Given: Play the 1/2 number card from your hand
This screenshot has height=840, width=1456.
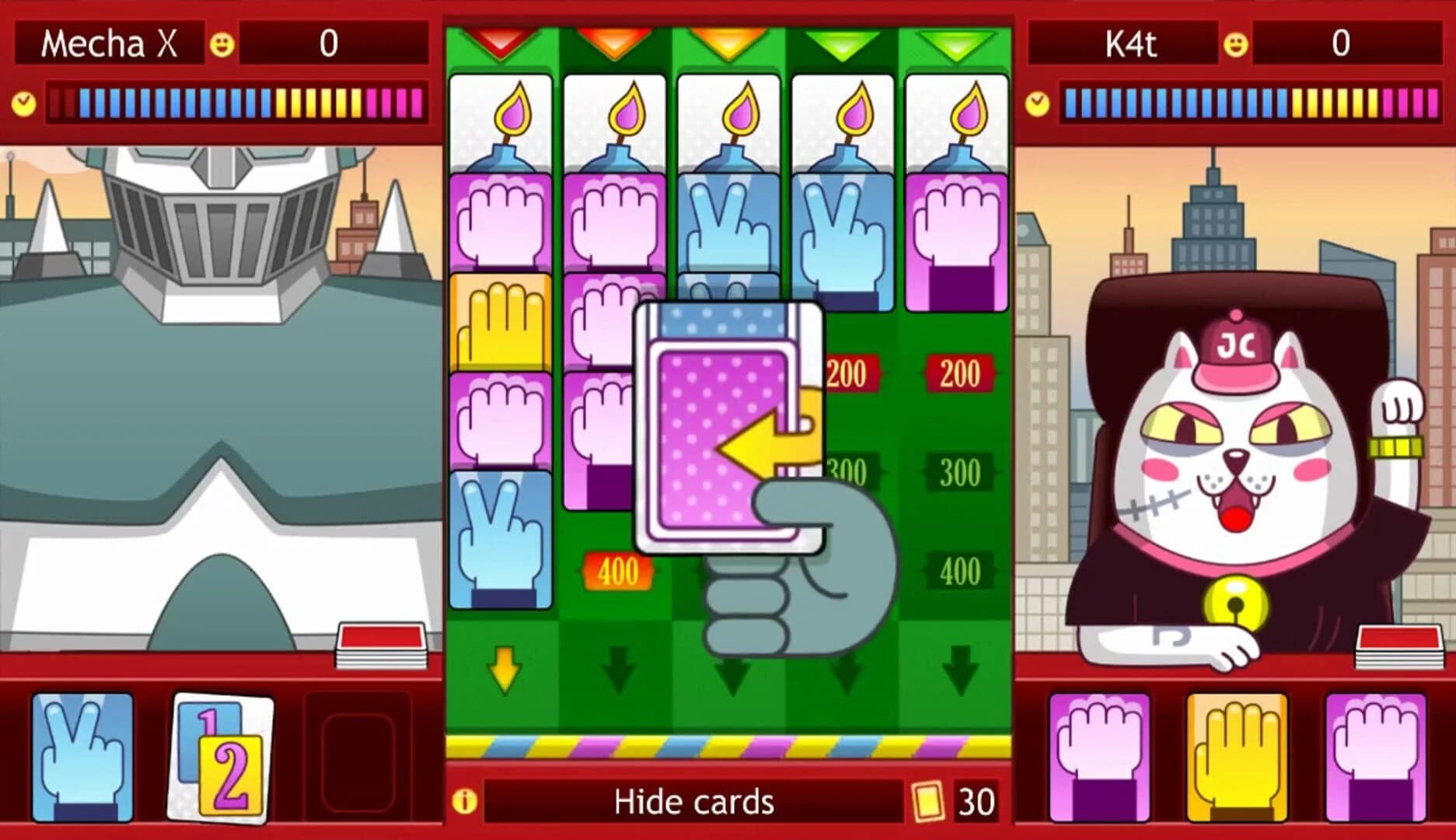Looking at the screenshot, I should click(212, 753).
